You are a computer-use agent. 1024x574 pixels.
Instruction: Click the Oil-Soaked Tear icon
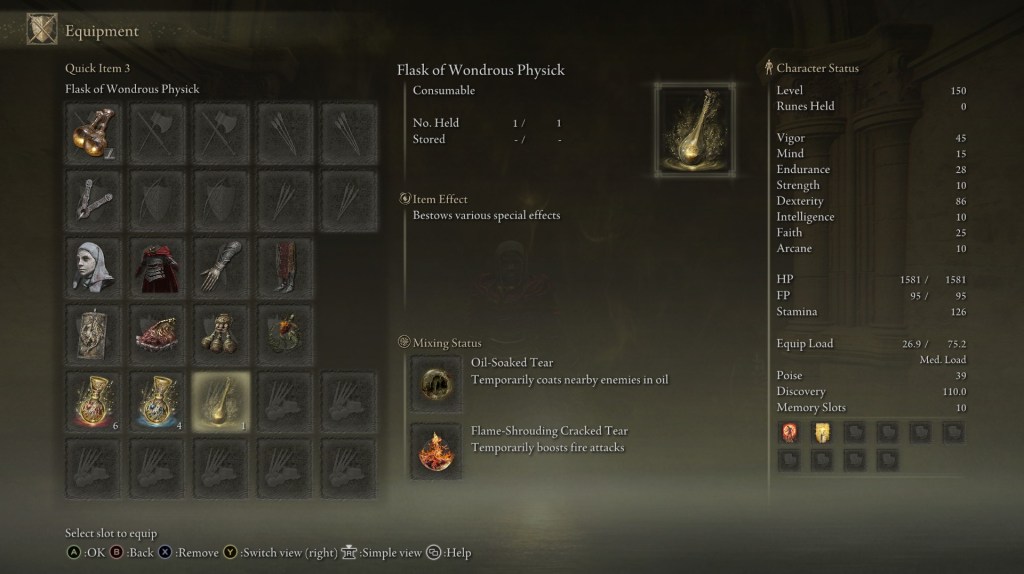(x=436, y=380)
